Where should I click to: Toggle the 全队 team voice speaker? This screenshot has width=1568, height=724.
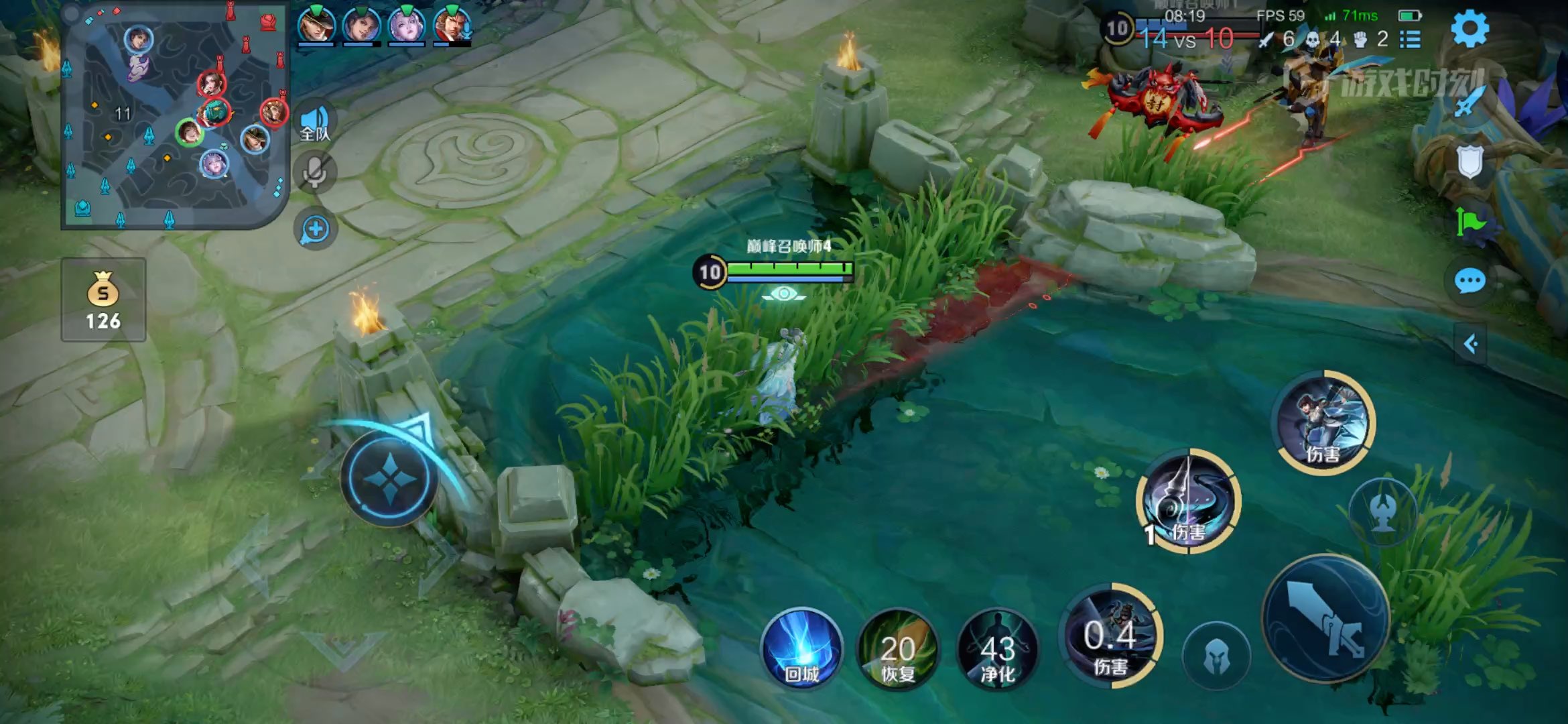pyautogui.click(x=314, y=123)
